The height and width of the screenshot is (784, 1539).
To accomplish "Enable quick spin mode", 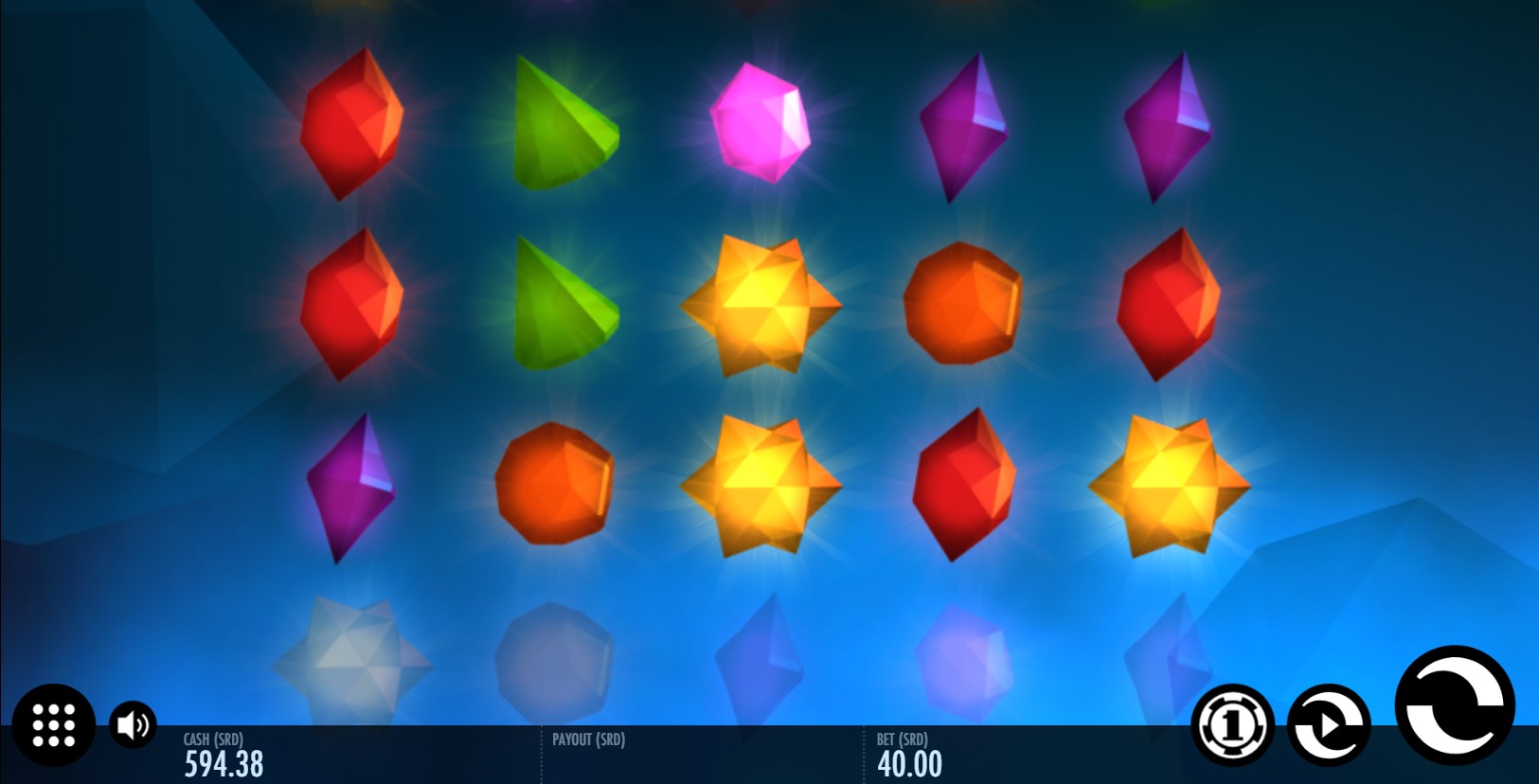I will click(x=1328, y=725).
